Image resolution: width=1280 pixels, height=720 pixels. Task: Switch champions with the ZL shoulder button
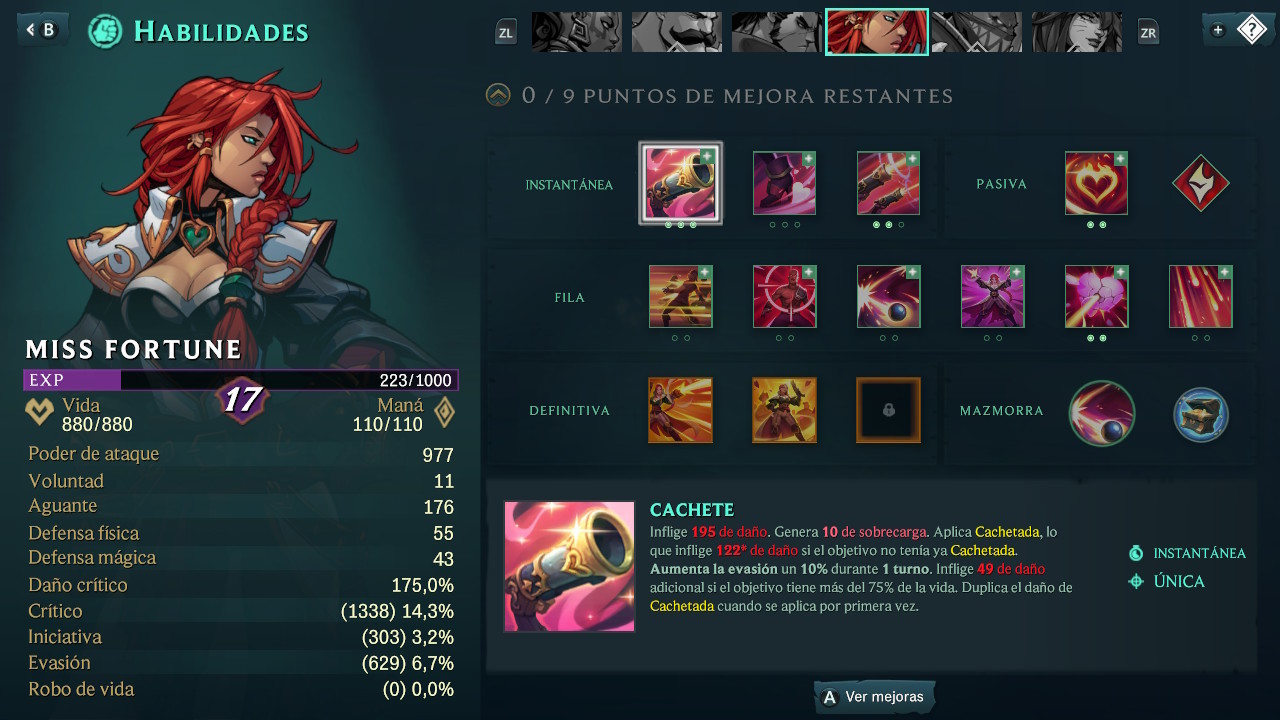pyautogui.click(x=506, y=31)
